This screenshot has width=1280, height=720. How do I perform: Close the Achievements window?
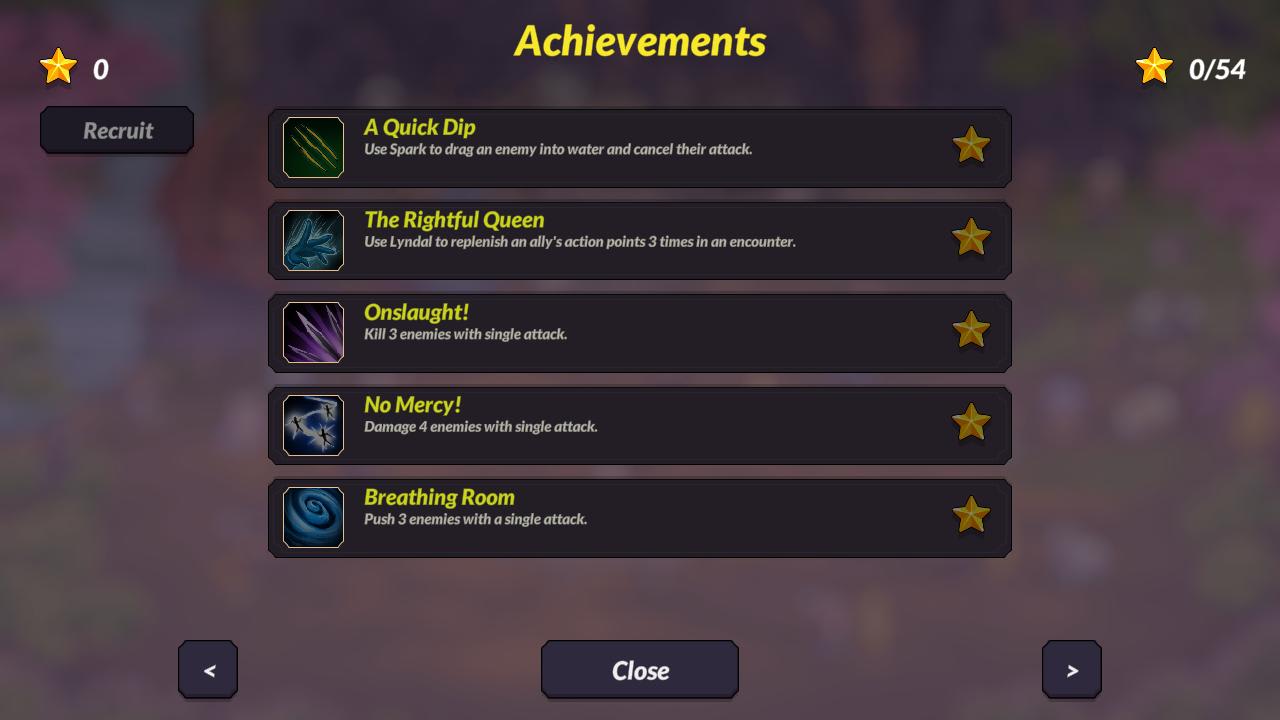coord(640,670)
